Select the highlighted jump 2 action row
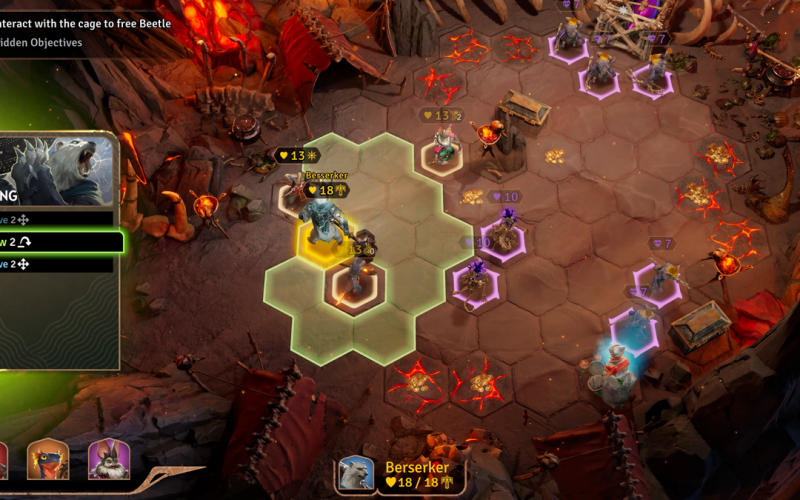Screen dimensions: 800x500 58,242
